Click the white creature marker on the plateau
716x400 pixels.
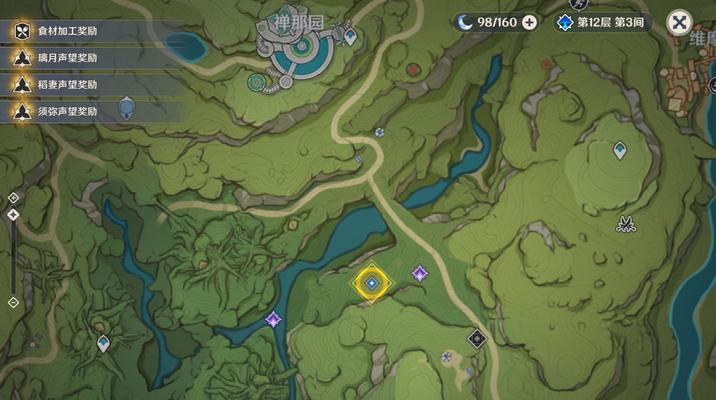(627, 223)
